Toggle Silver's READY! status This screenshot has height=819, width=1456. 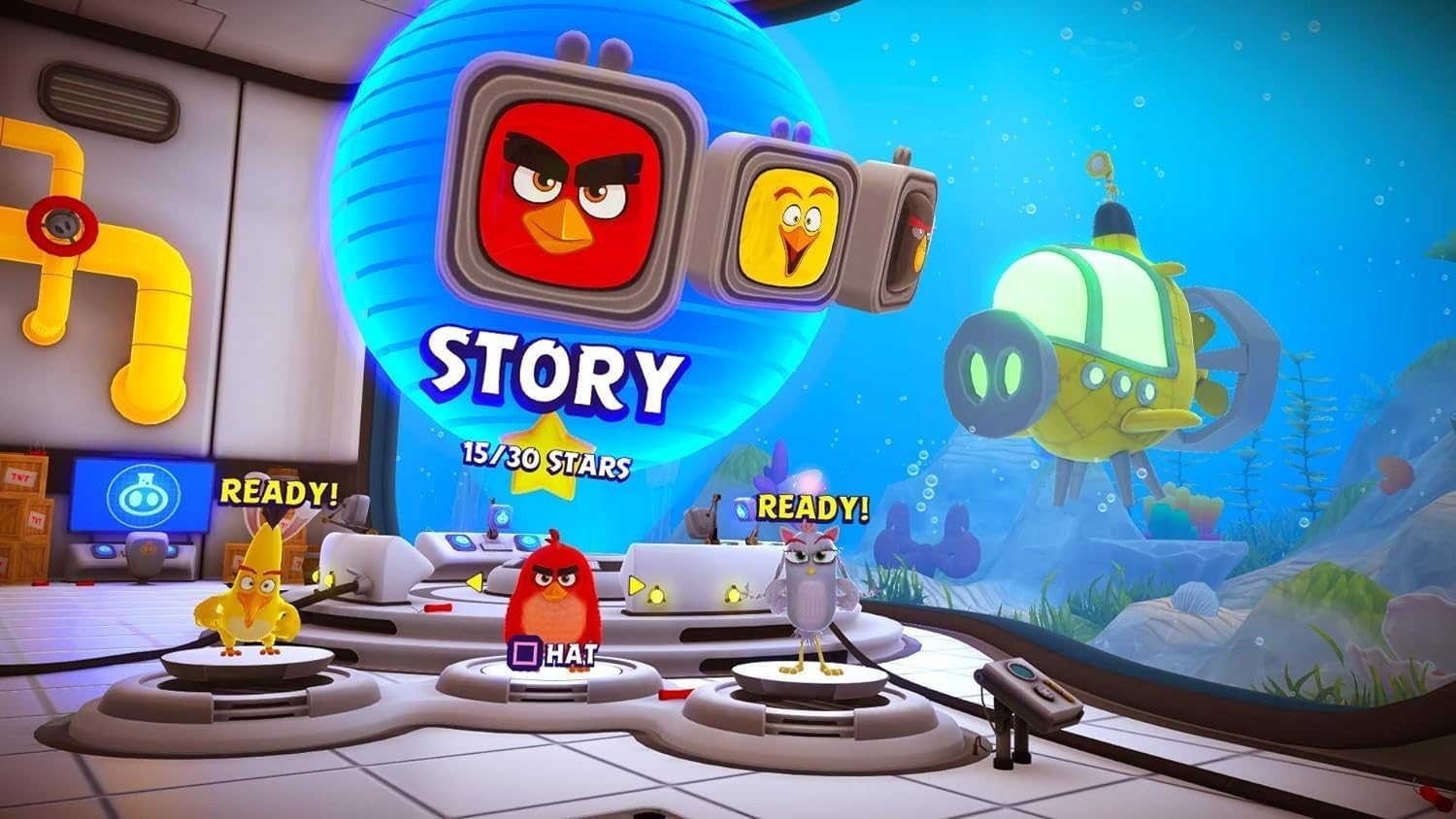tap(813, 507)
